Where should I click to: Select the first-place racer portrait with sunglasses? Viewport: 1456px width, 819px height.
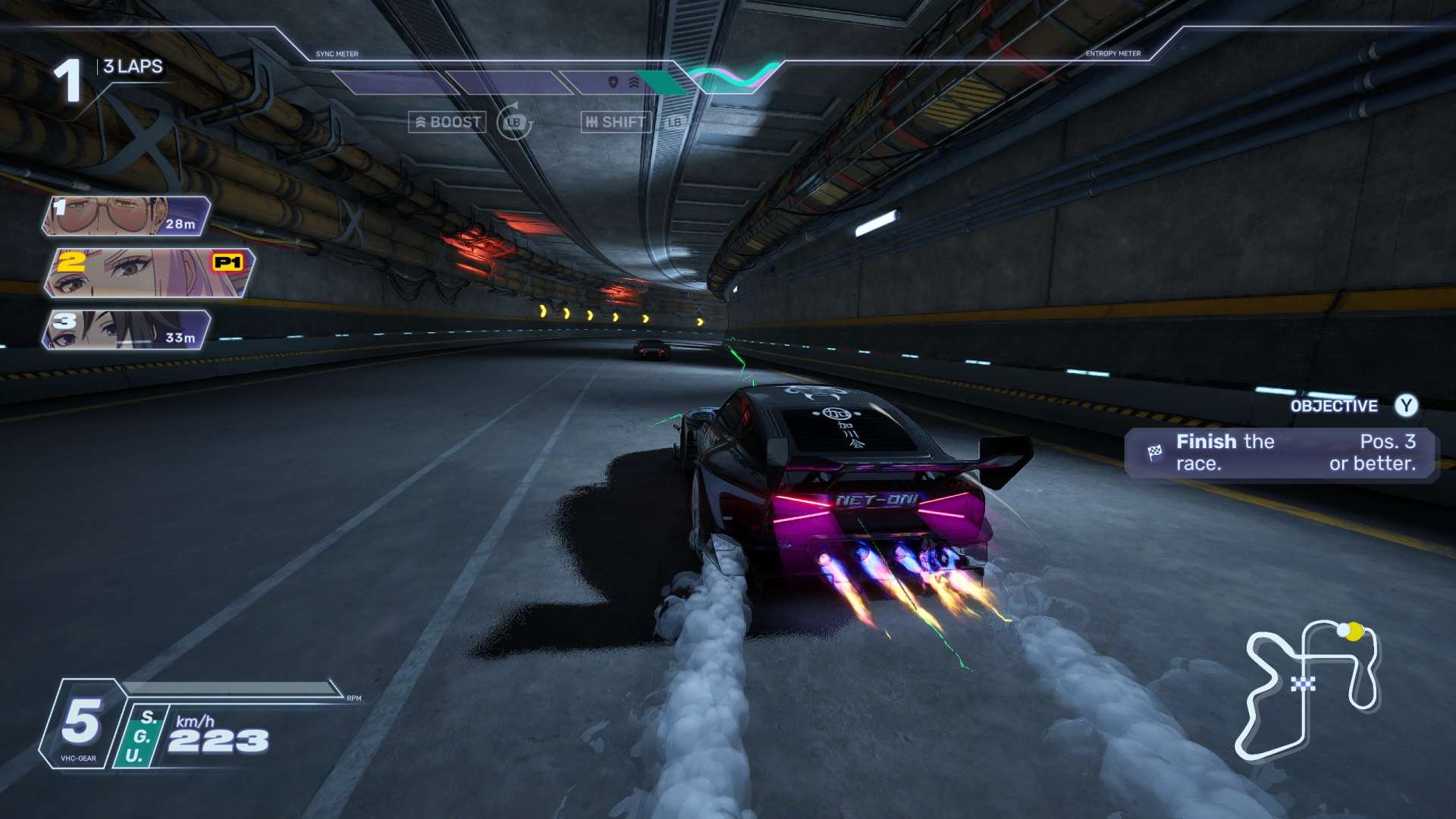pos(125,216)
